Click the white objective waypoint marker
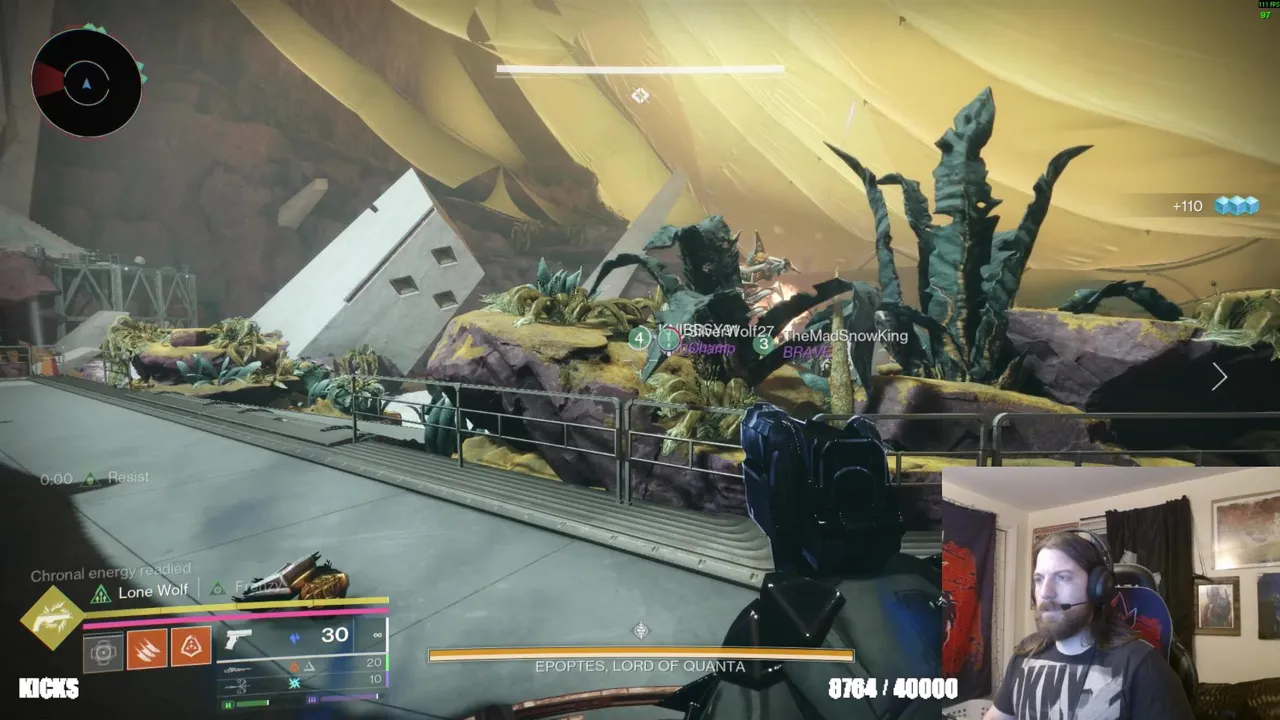The width and height of the screenshot is (1280, 720). (x=640, y=95)
